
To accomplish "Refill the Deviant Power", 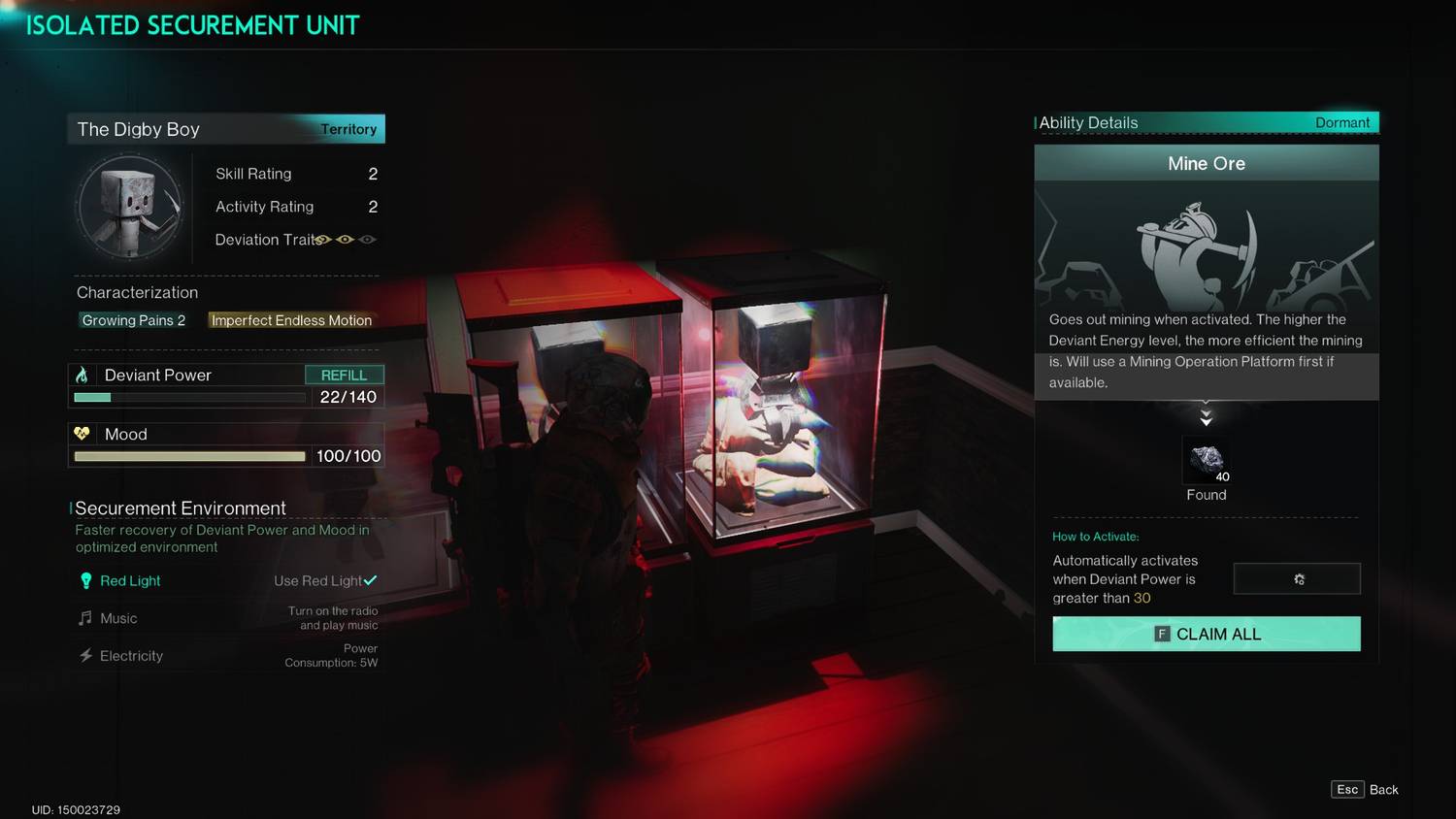I will (344, 375).
